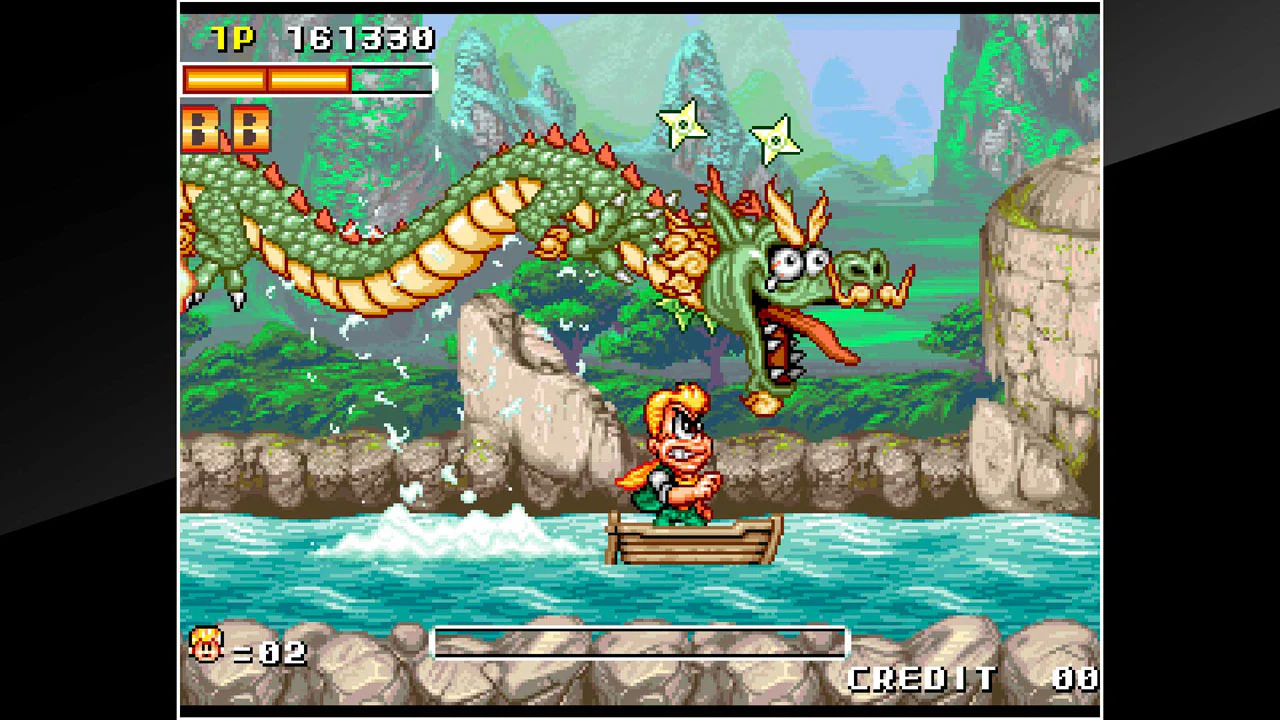Click the empty charge bar at bottom
The image size is (1280, 720).
640,643
